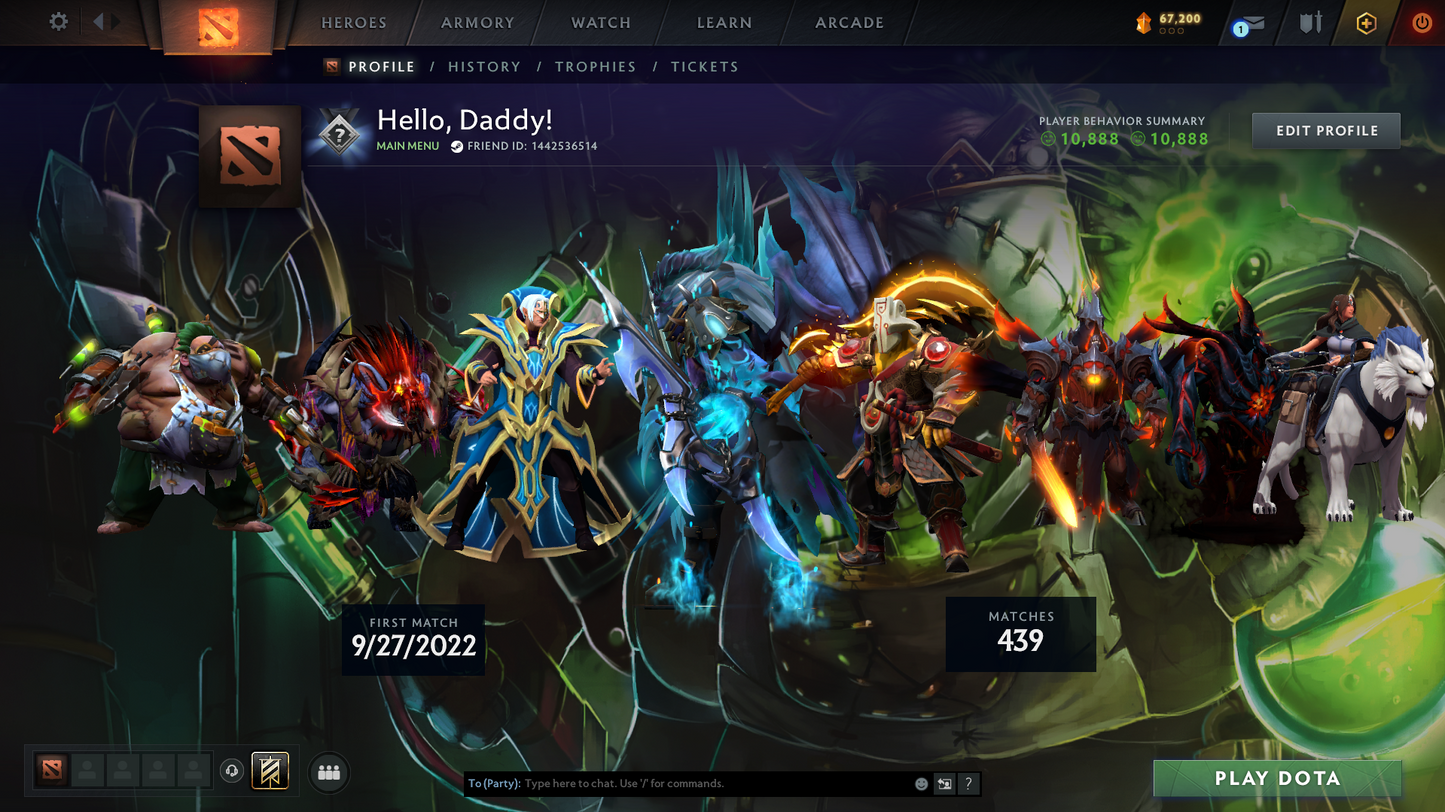The width and height of the screenshot is (1445, 812).
Task: Select the armory shield and sword icon
Action: coord(1310,23)
